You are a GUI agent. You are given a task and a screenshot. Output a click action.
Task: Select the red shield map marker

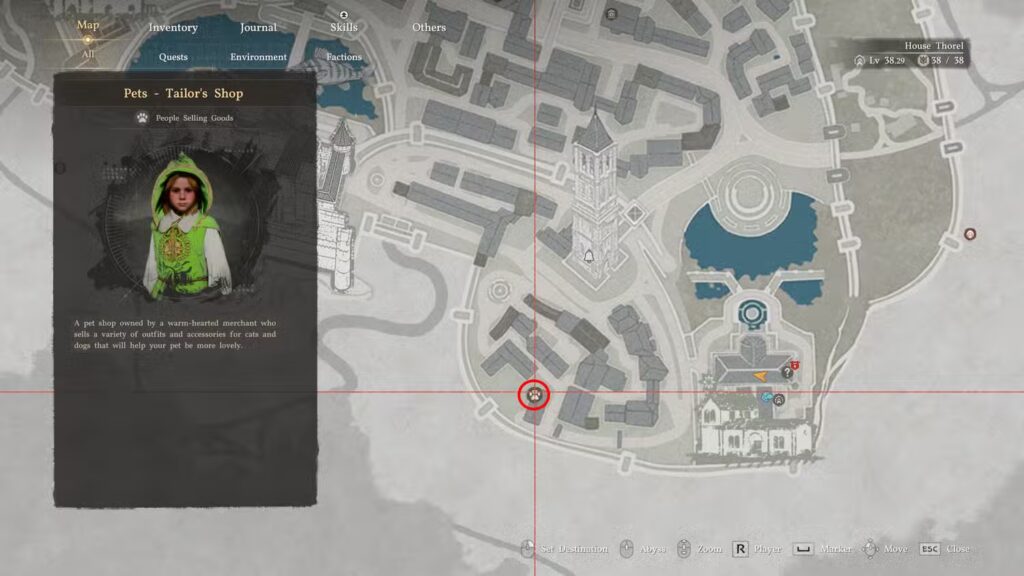795,366
